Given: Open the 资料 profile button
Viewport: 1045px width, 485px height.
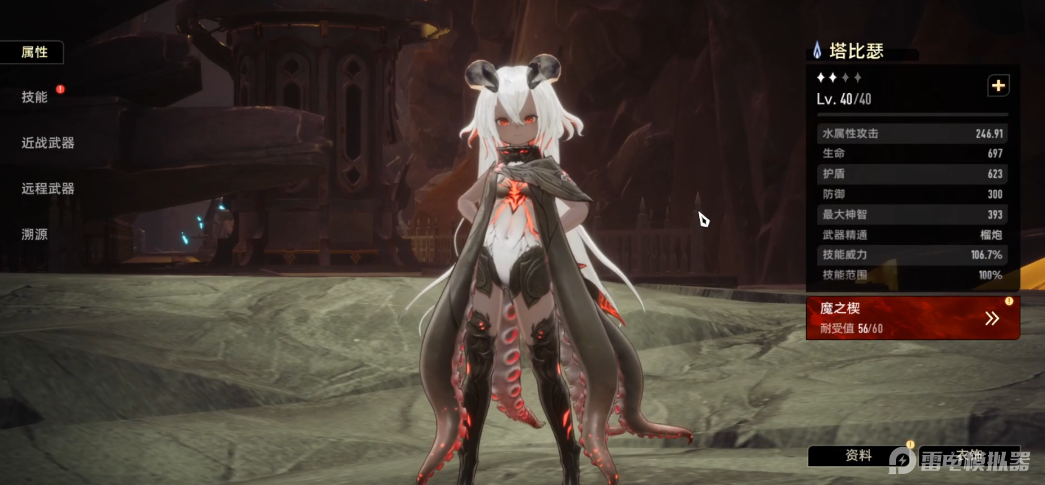Looking at the screenshot, I should [x=859, y=456].
